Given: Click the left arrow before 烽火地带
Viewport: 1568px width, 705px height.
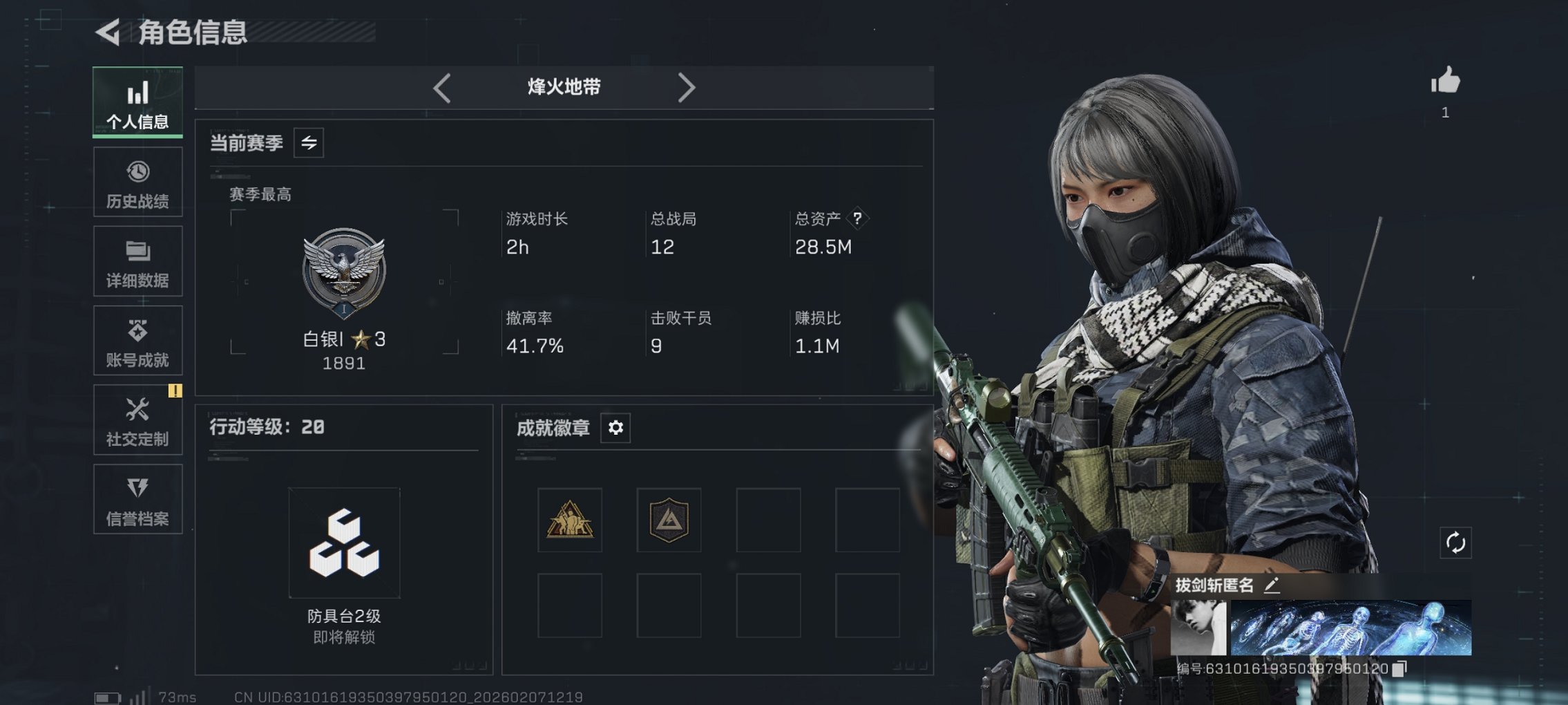Looking at the screenshot, I should point(442,87).
